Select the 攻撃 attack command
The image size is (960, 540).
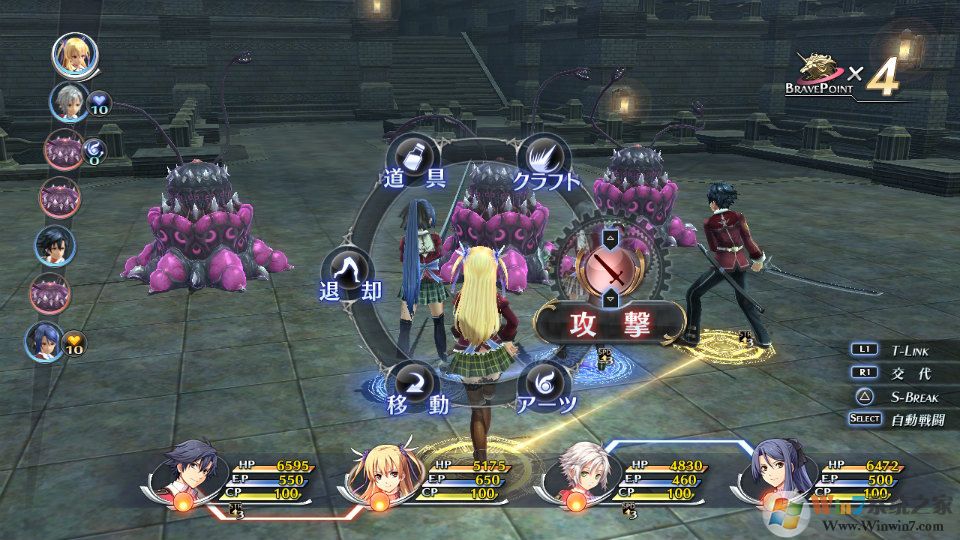pyautogui.click(x=609, y=323)
